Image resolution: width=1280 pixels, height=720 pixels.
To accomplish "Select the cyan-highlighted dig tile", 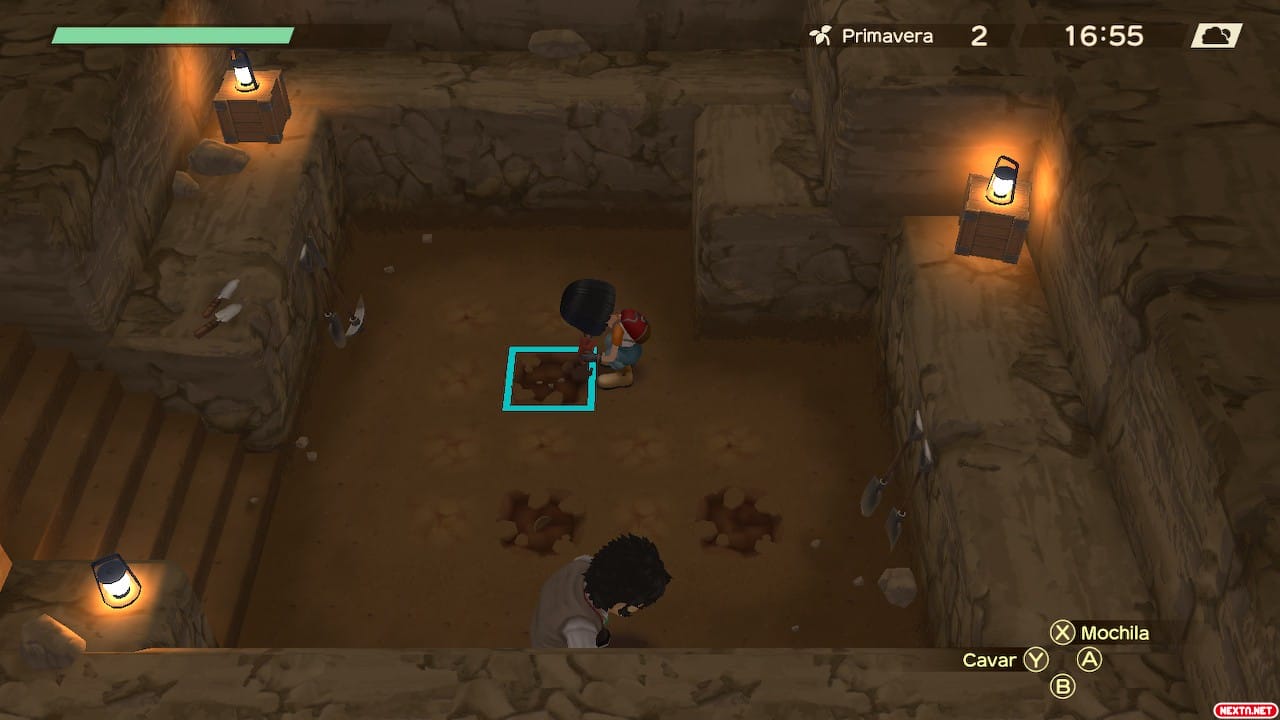I will tap(548, 379).
